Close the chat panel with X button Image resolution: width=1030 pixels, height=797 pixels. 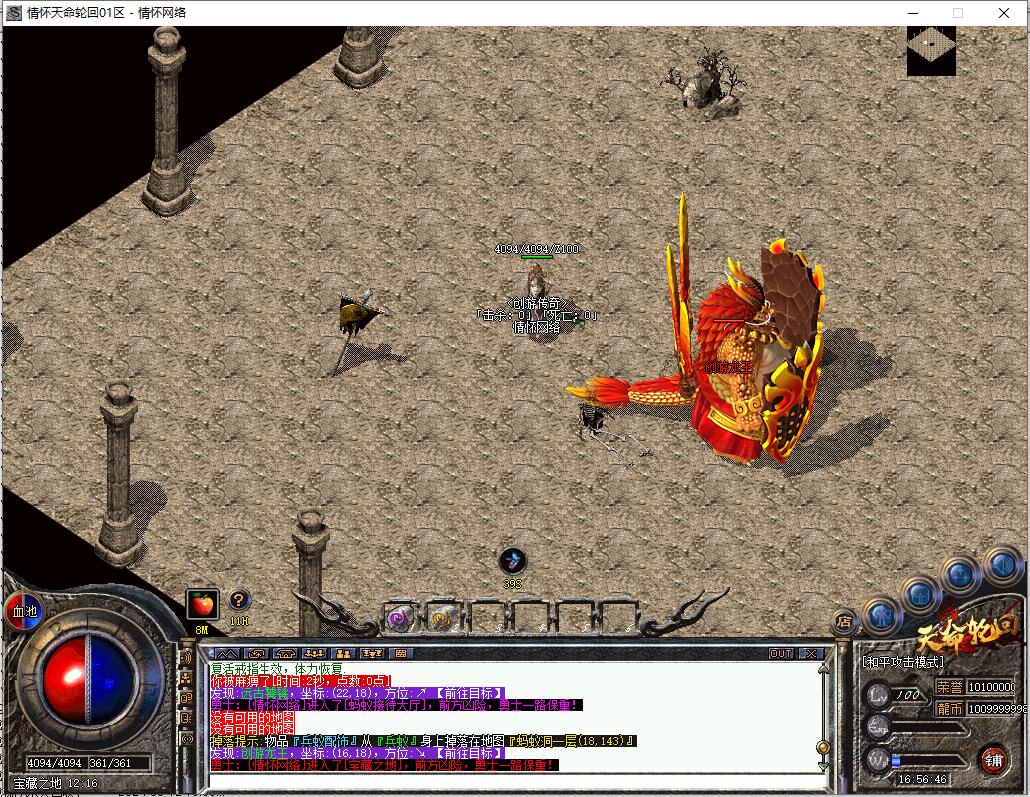810,654
